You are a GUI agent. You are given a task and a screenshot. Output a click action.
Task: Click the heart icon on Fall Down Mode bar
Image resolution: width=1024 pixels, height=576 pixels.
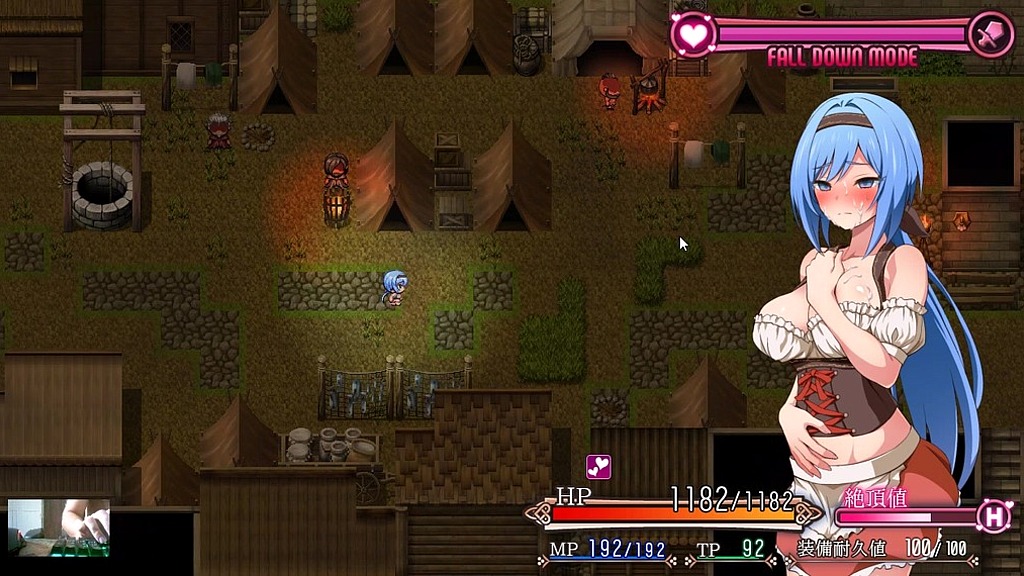[691, 34]
